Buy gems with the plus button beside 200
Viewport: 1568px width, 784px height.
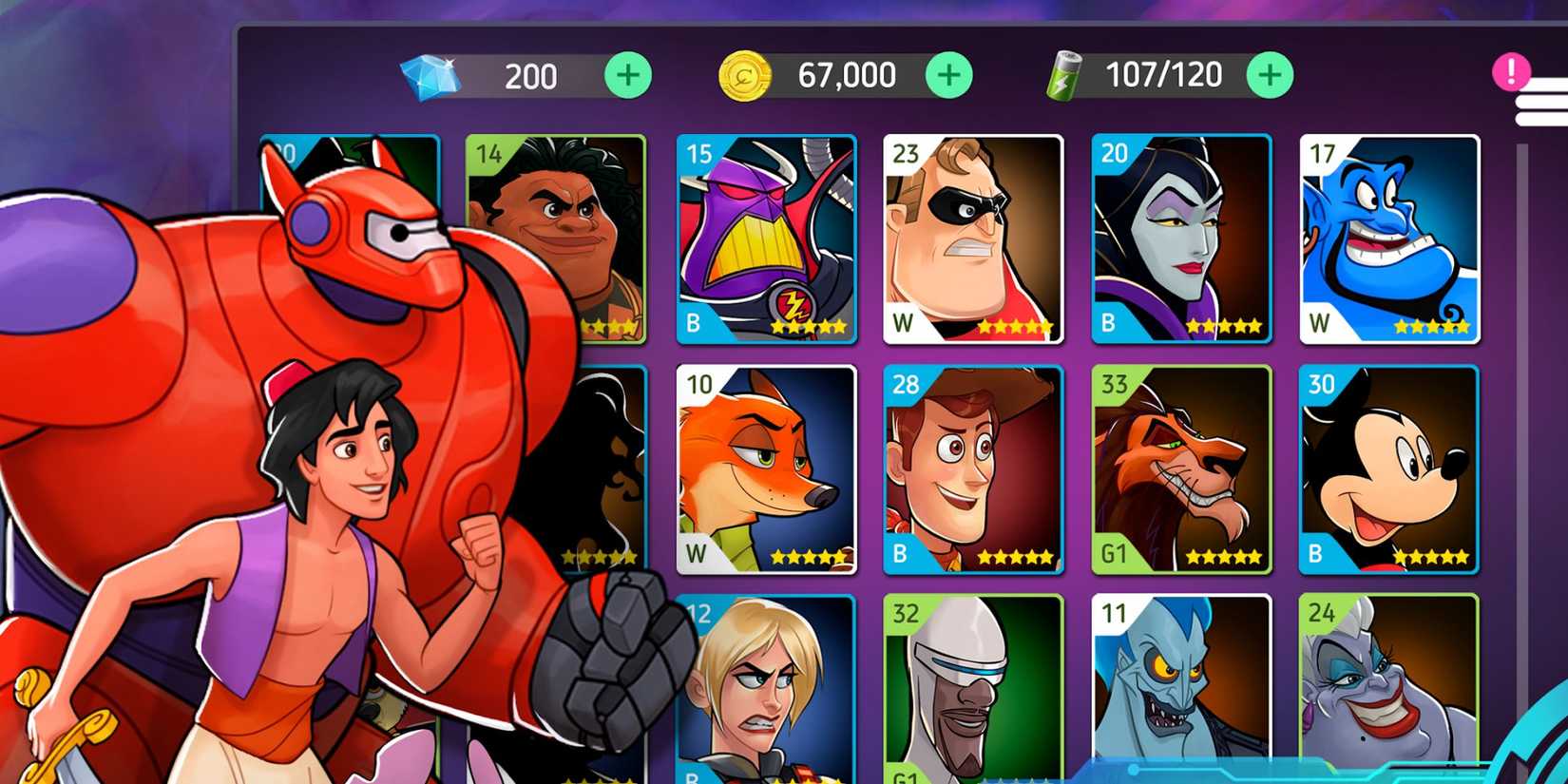(626, 74)
